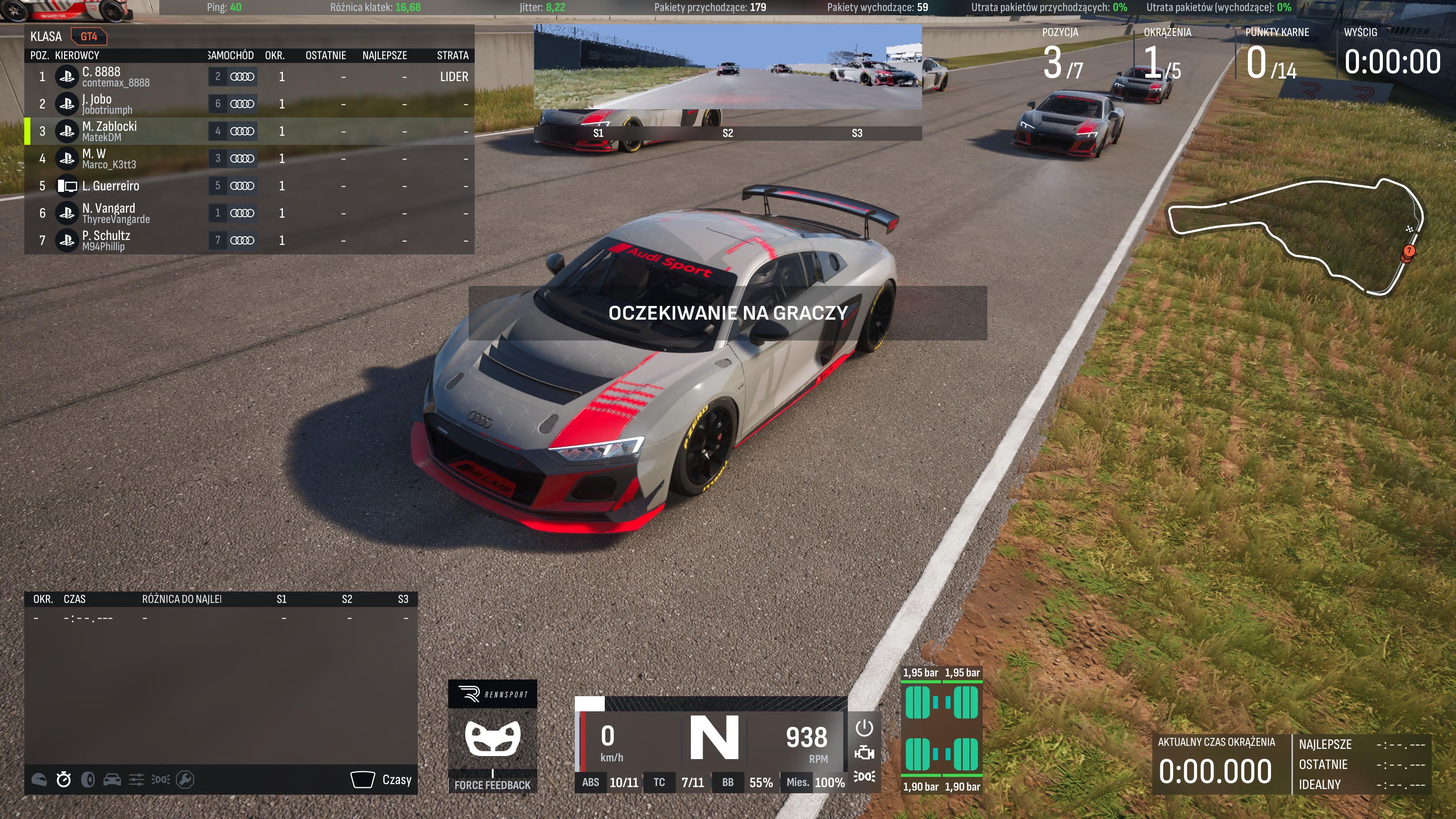This screenshot has height=819, width=1456.
Task: Show the sliders adjustments tab
Action: click(136, 780)
